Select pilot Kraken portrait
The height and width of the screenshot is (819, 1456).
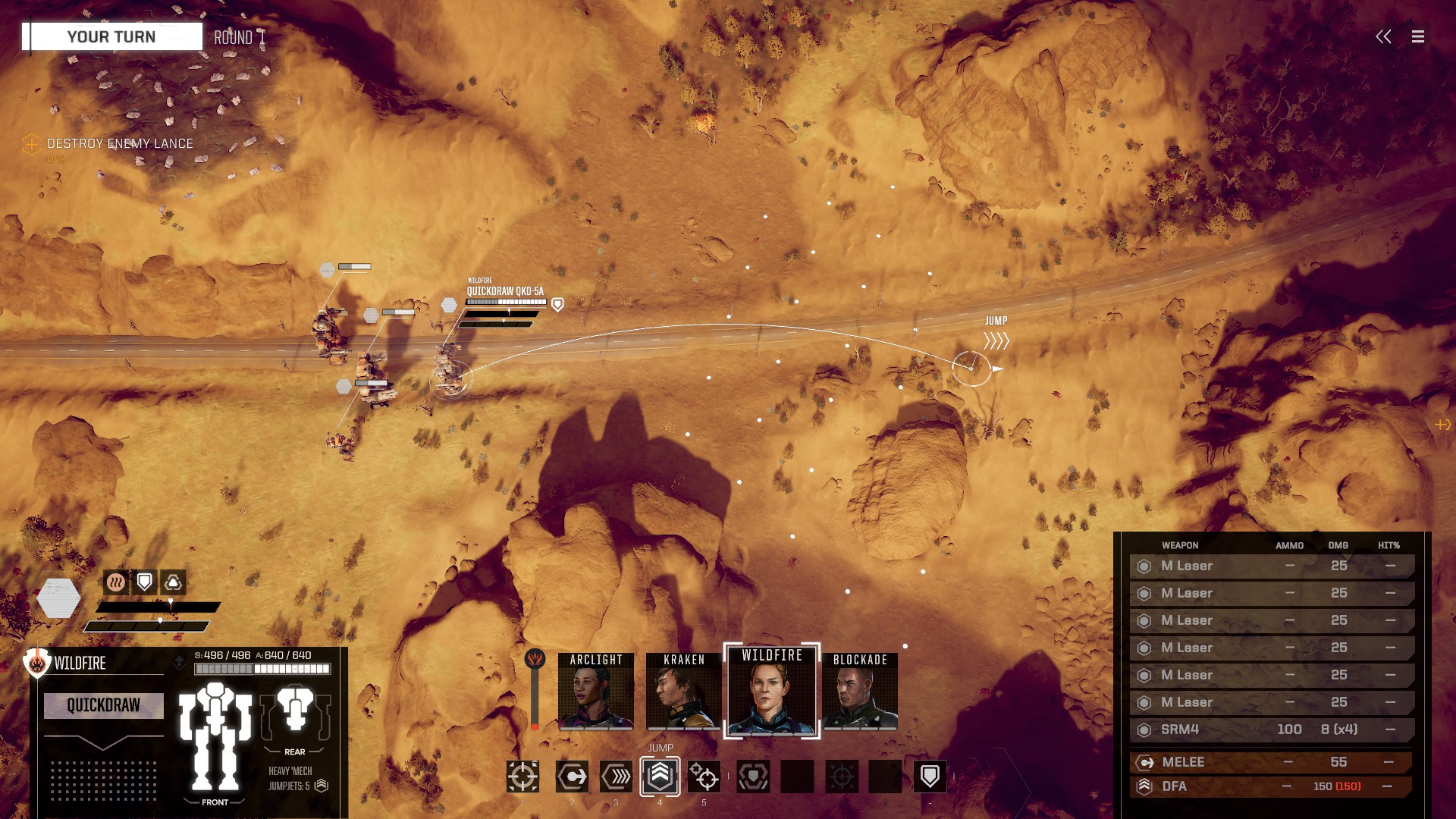tap(684, 691)
